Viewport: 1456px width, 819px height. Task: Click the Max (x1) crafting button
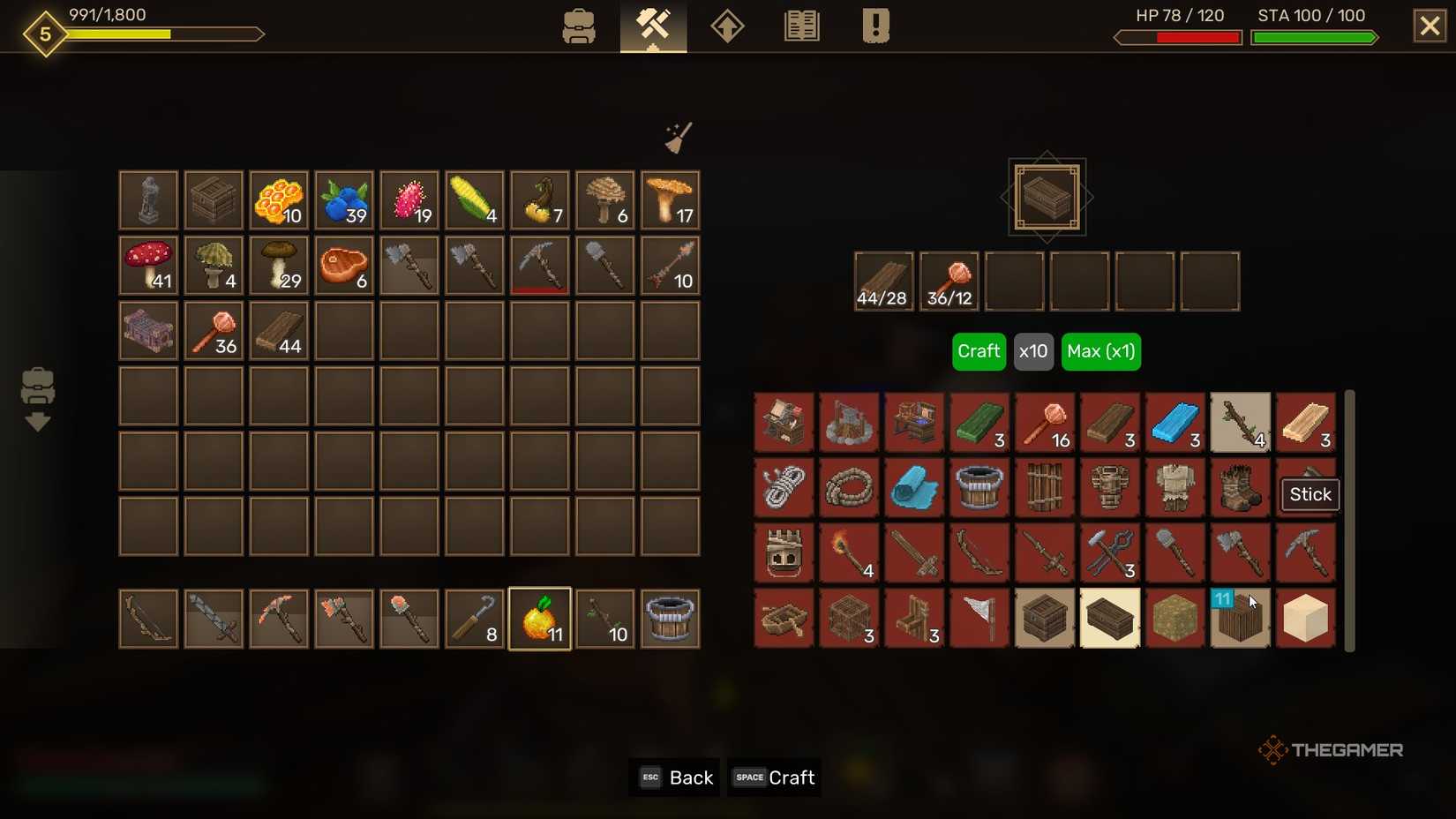click(1100, 351)
